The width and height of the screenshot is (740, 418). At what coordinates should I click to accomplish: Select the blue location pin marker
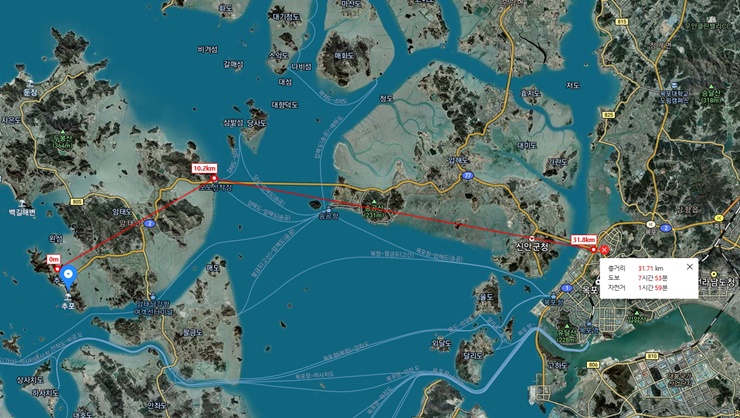tap(68, 275)
